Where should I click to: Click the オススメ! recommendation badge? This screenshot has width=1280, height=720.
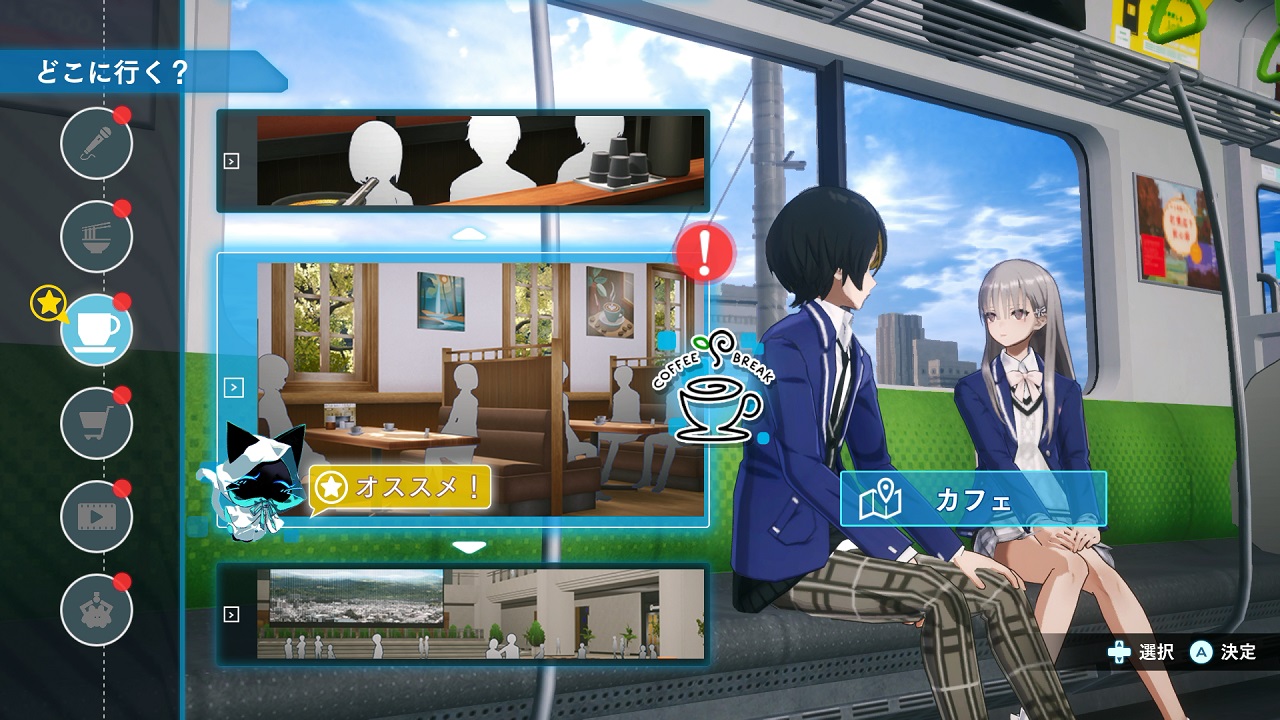click(x=401, y=487)
